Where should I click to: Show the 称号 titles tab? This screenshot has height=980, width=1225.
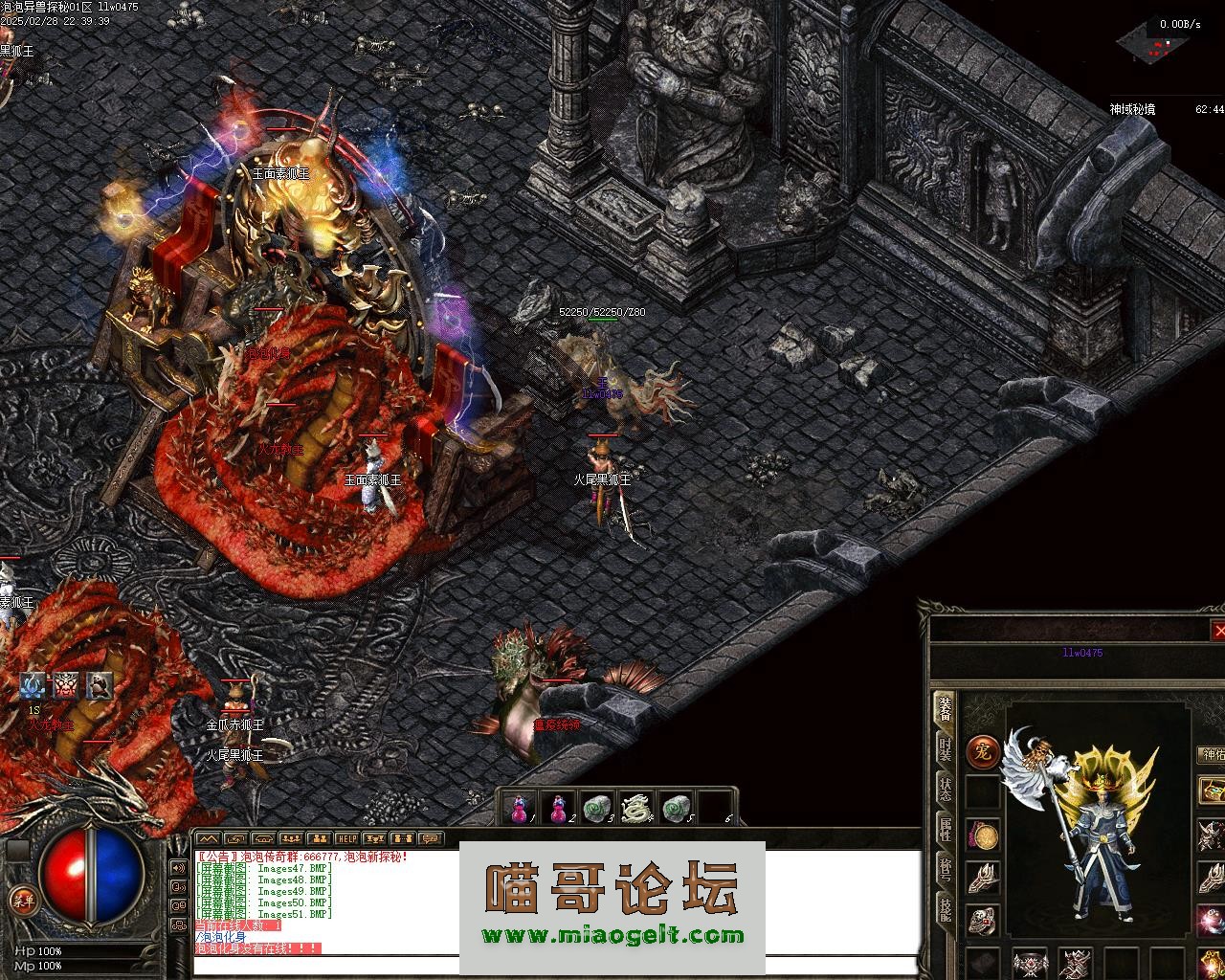click(x=945, y=869)
